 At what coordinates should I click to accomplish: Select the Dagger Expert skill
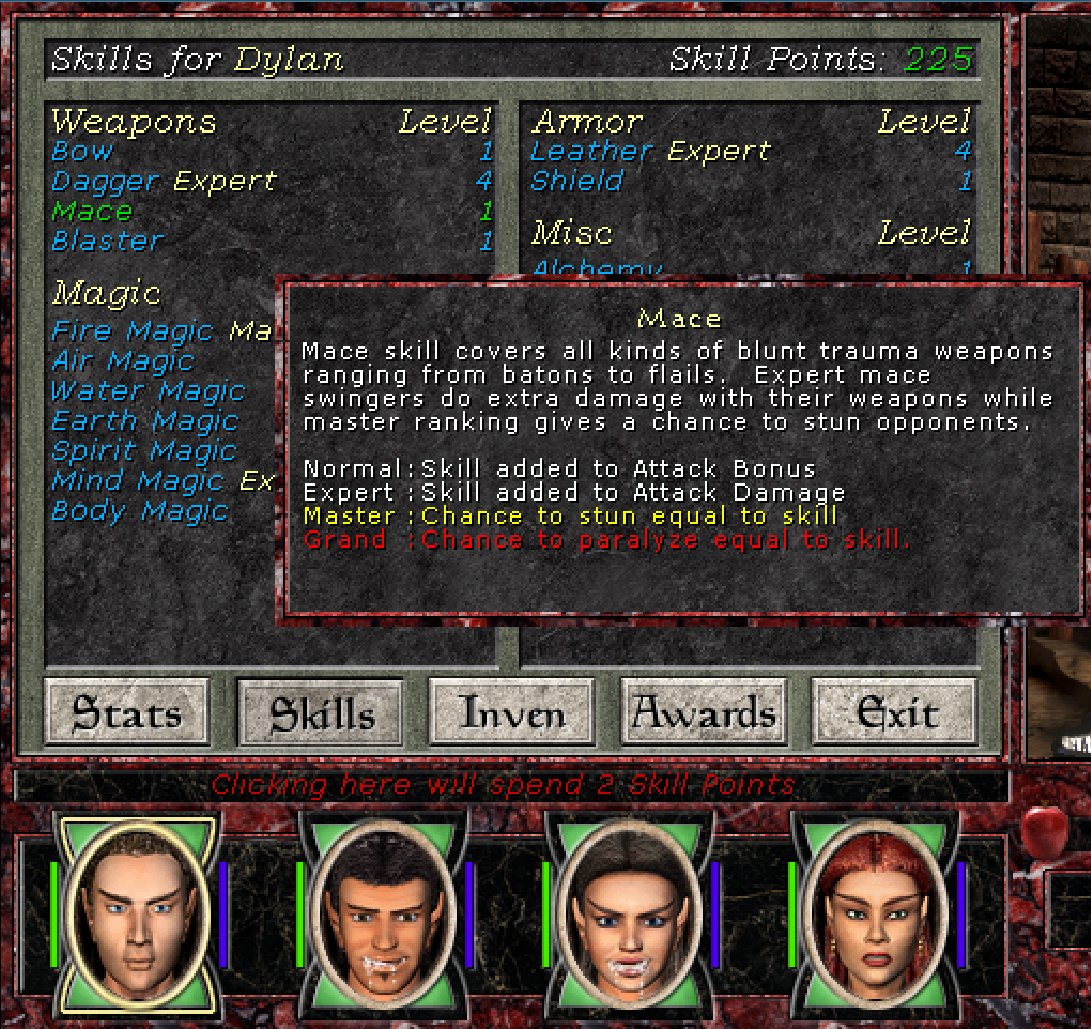163,182
